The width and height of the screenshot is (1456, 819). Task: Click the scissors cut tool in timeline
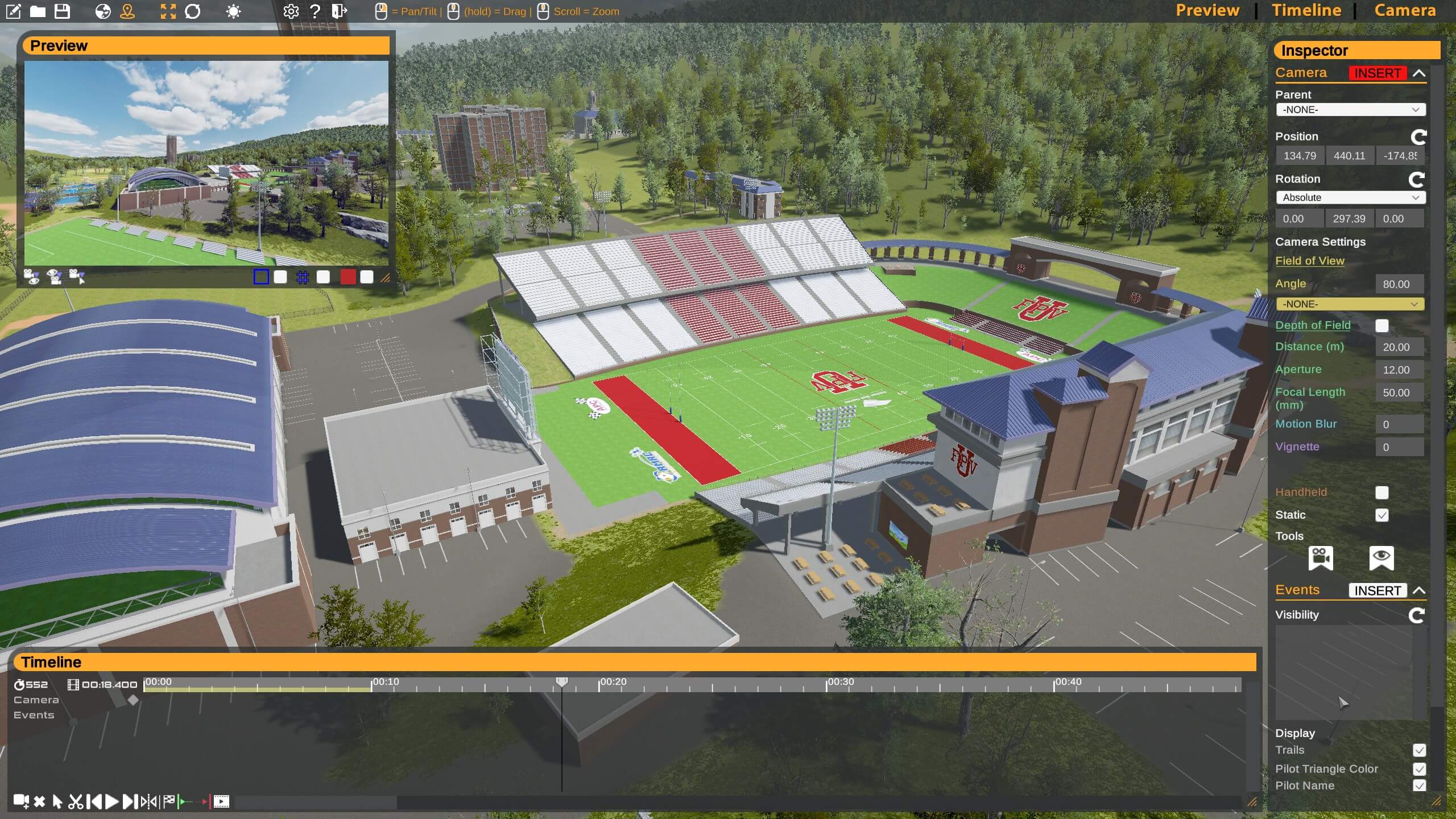pos(75,802)
